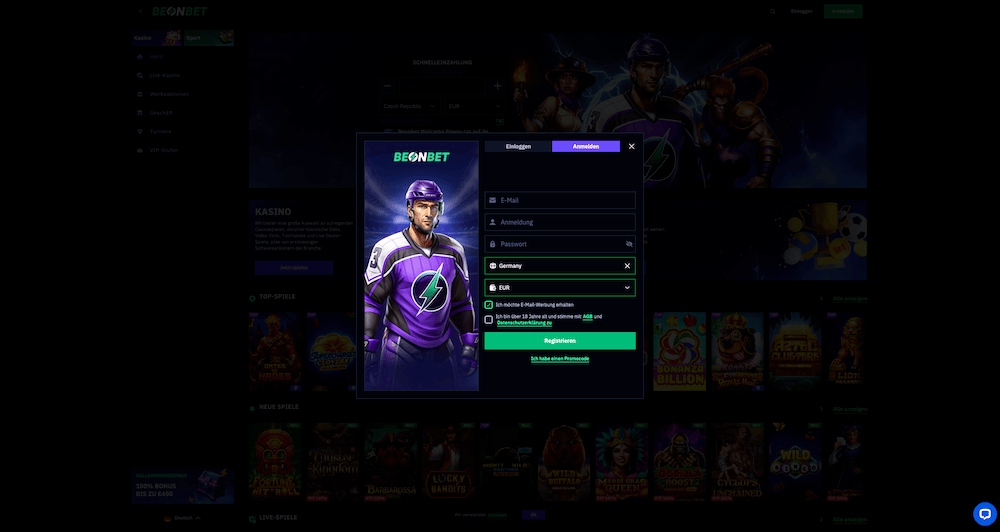The height and width of the screenshot is (532, 1000).
Task: Switch to the Einloggen tab
Action: (x=518, y=146)
